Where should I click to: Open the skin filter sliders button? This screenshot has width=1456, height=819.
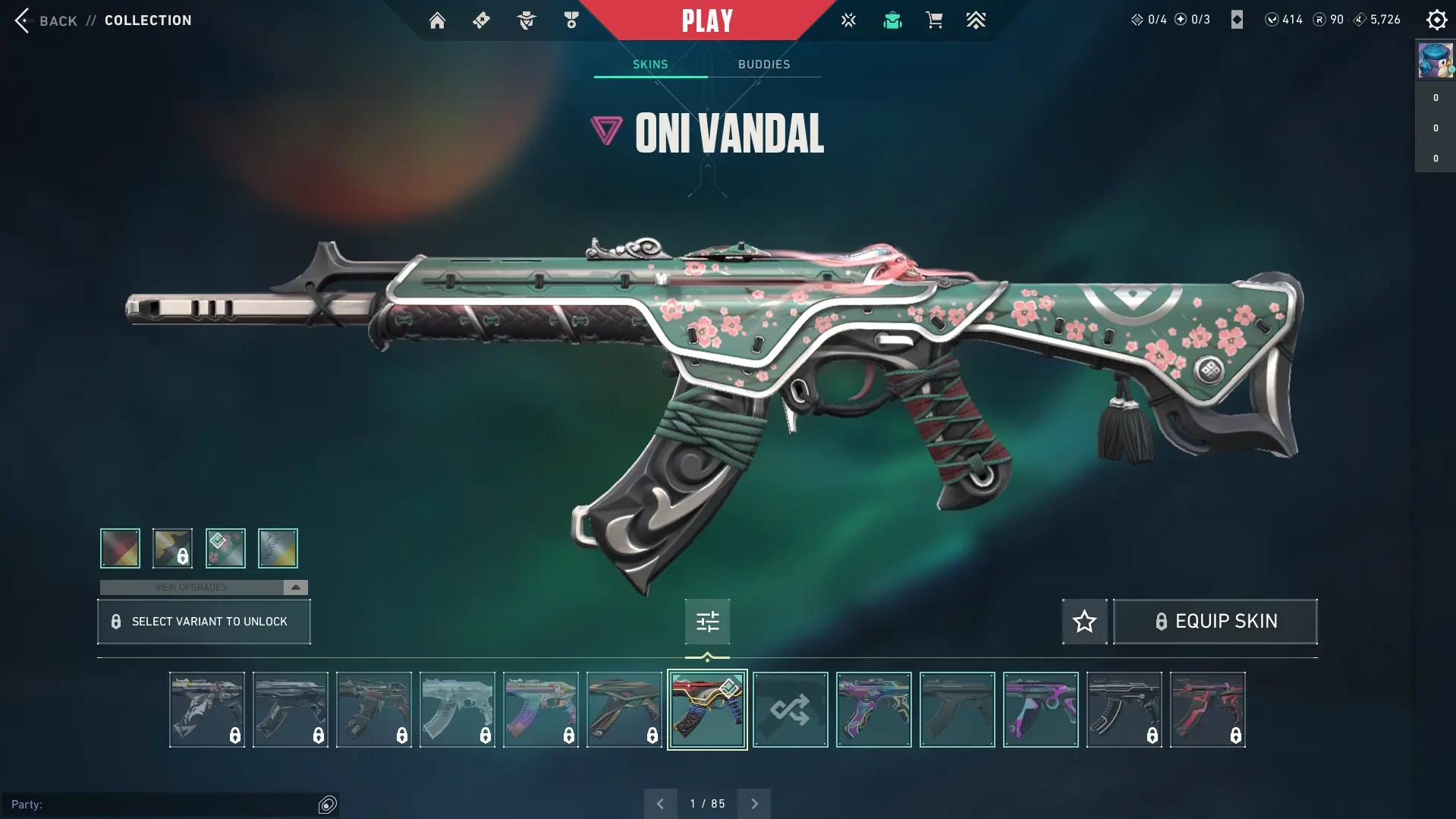707,622
